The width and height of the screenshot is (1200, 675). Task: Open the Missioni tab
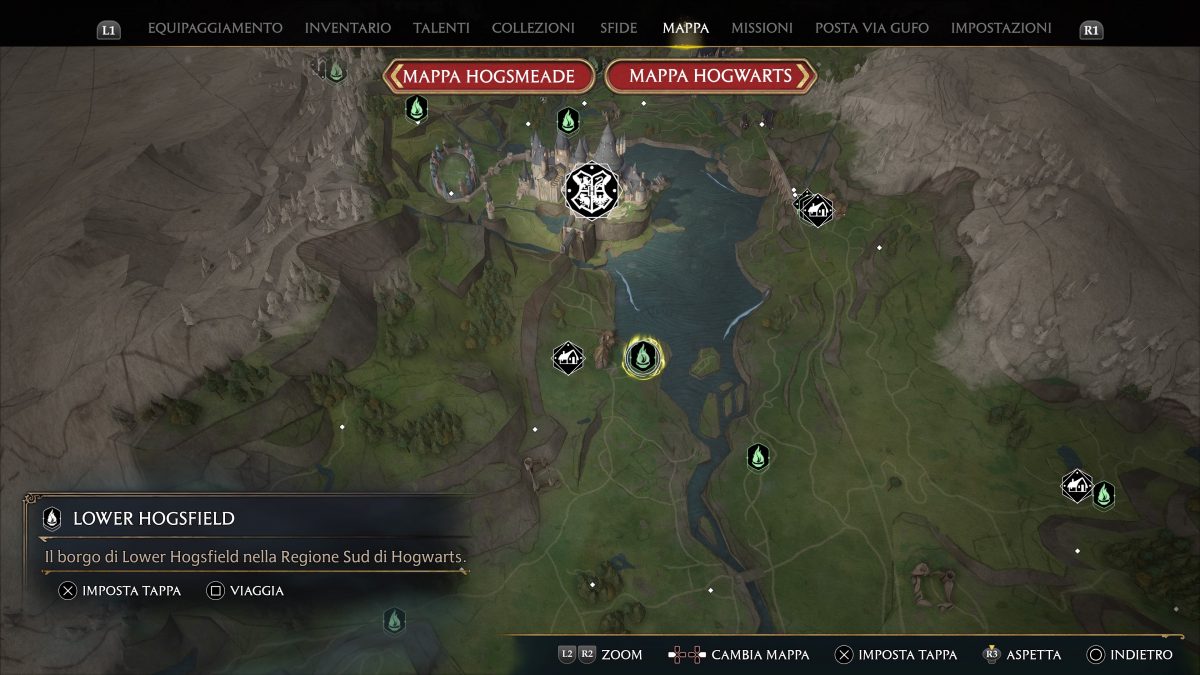click(762, 28)
